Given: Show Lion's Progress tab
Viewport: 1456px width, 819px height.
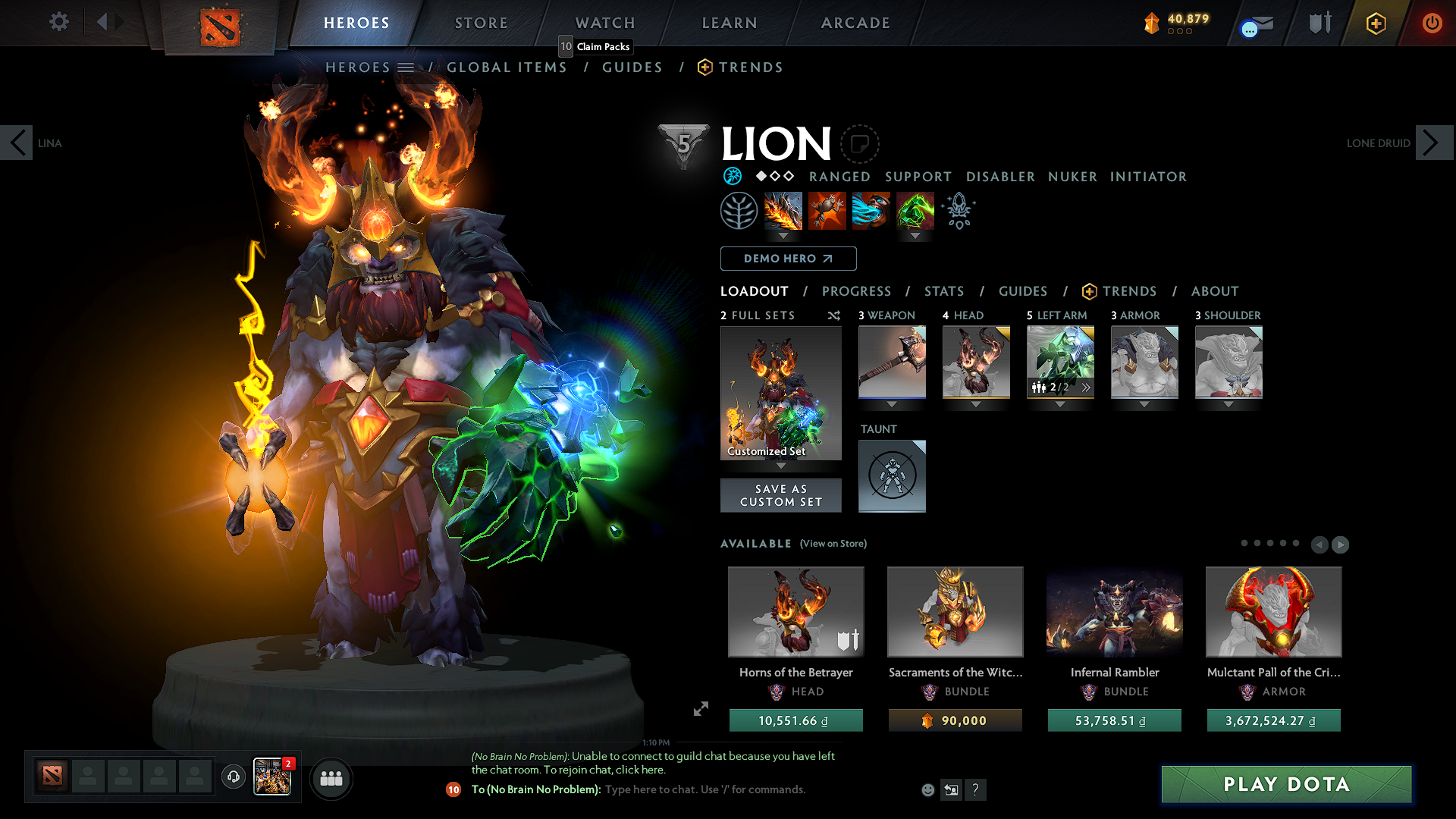Looking at the screenshot, I should coord(856,291).
